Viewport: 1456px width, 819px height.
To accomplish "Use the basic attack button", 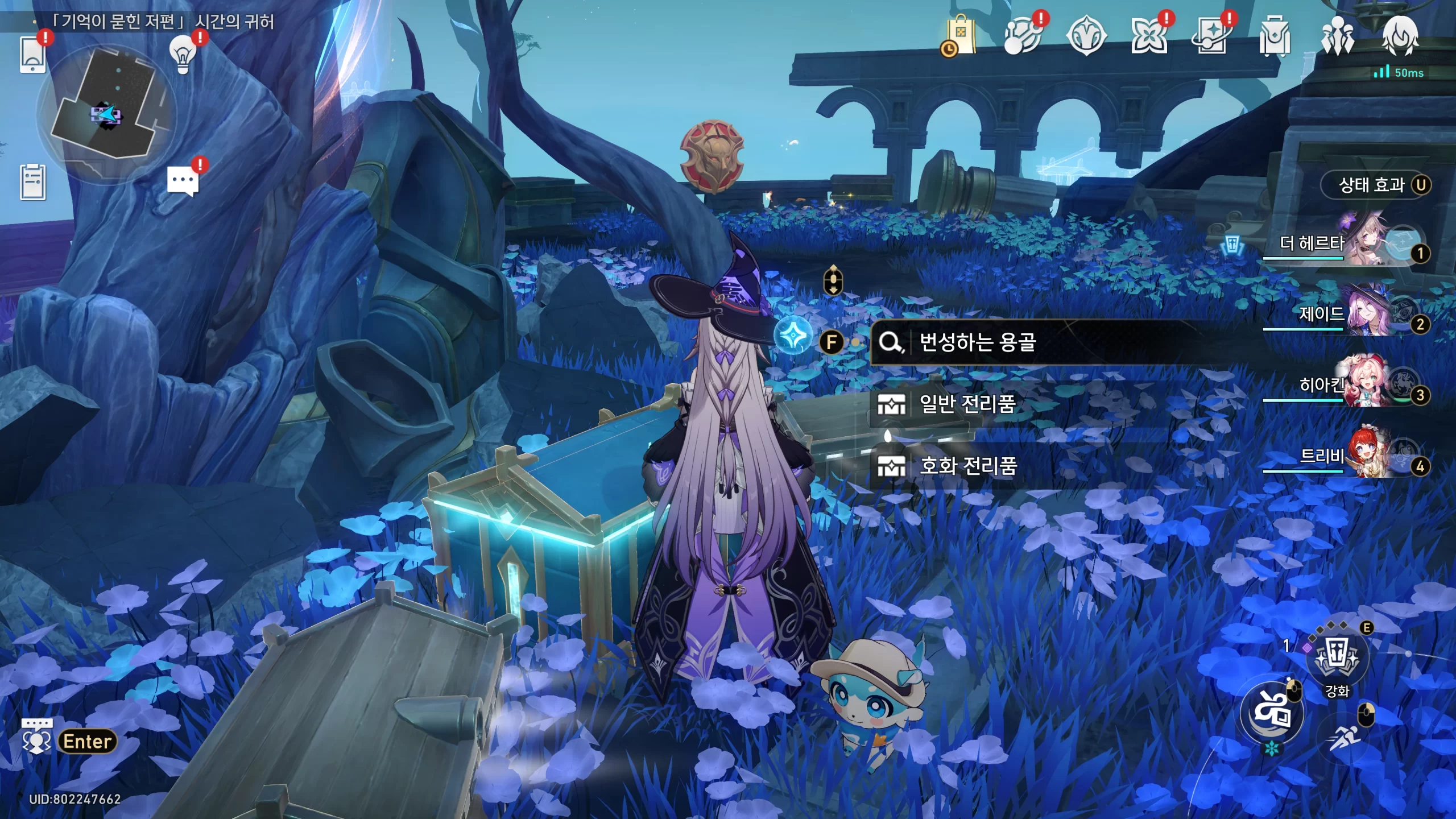I will (x=1272, y=714).
